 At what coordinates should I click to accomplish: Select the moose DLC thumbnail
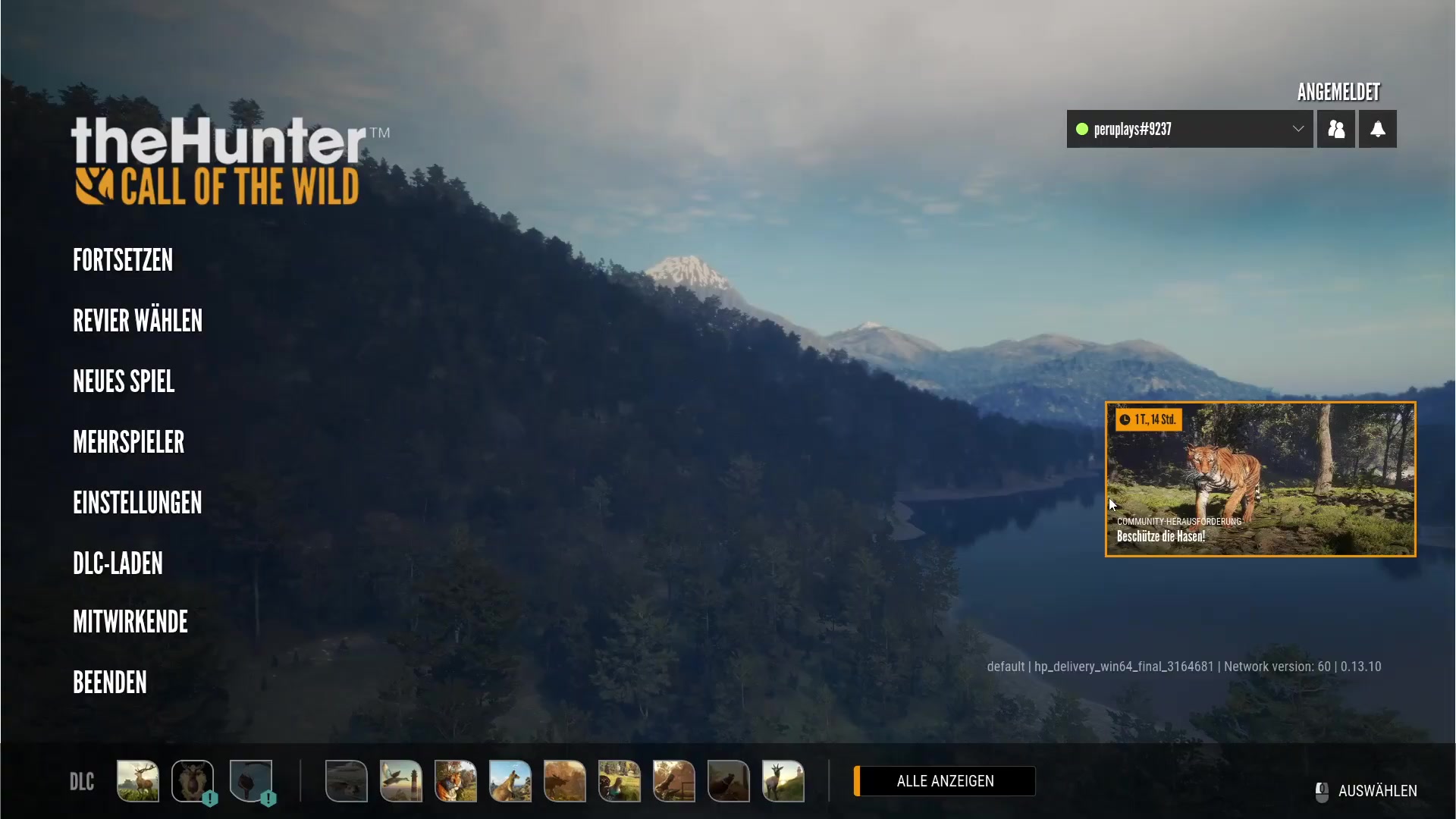565,781
